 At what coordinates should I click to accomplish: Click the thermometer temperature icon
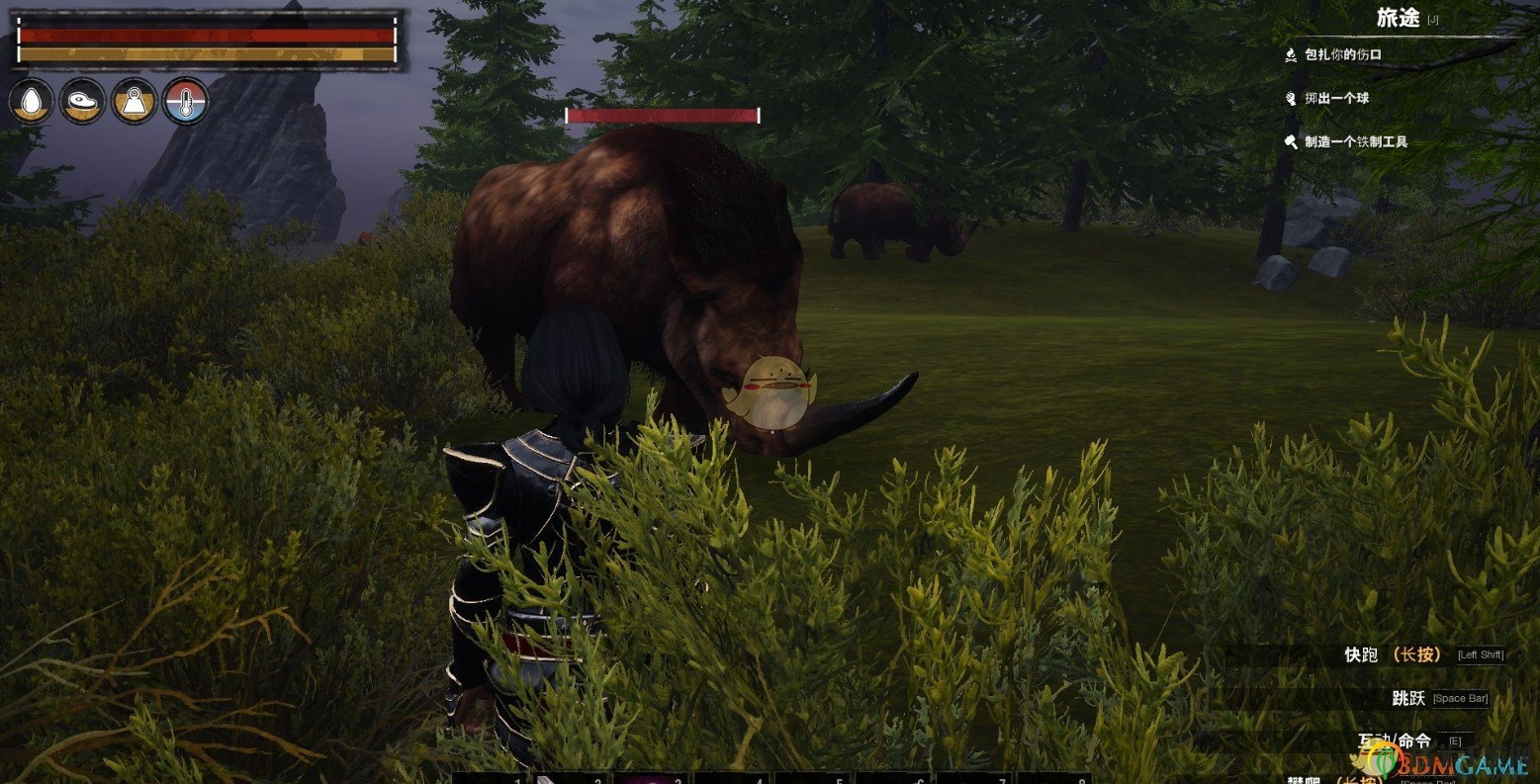pyautogui.click(x=186, y=101)
